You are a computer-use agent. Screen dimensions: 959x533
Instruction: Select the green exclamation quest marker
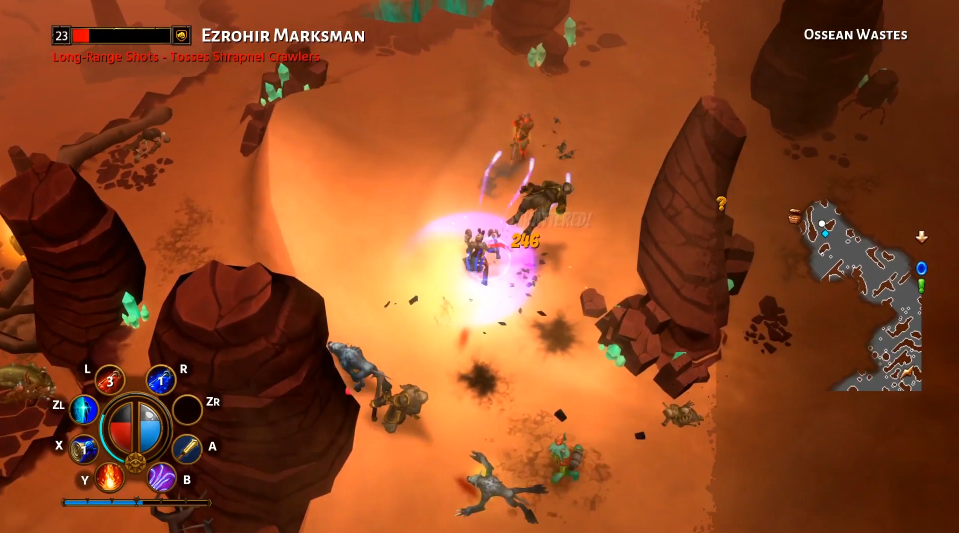click(921, 286)
